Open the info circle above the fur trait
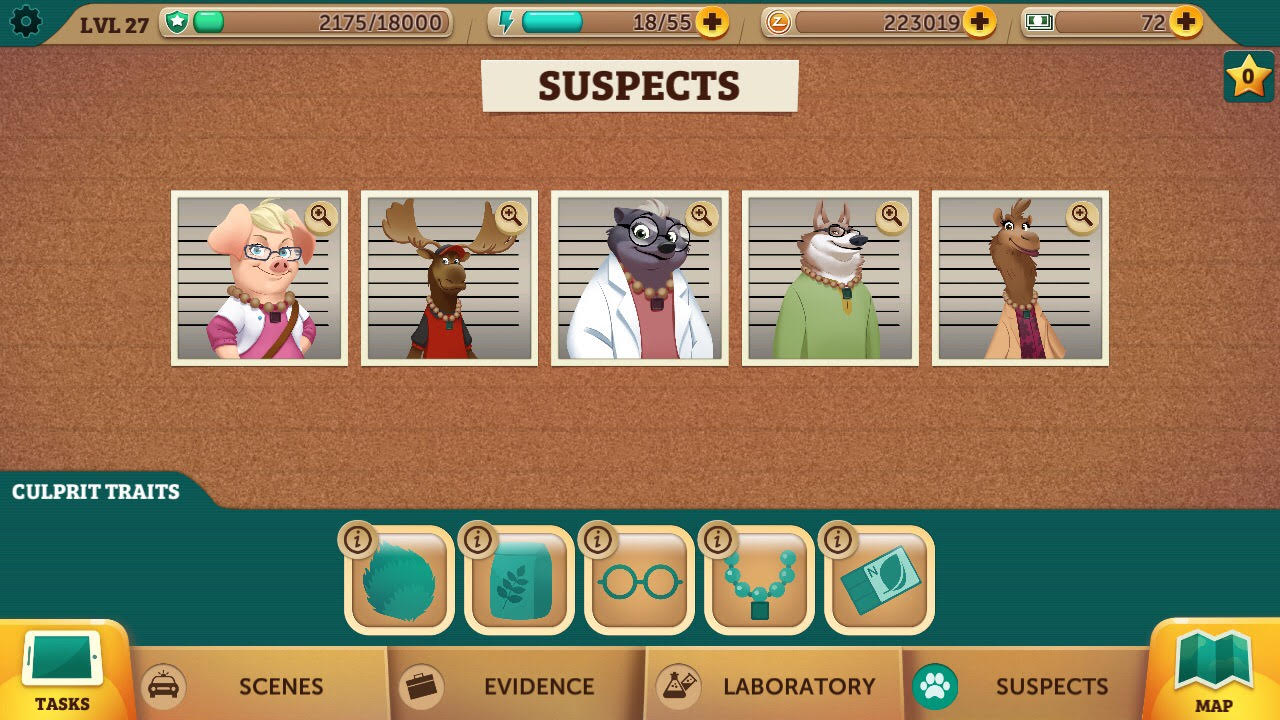 coord(358,539)
